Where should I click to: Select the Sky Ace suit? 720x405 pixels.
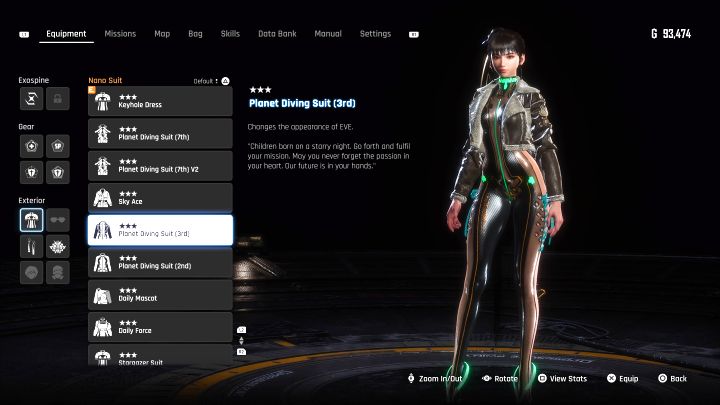[x=160, y=197]
